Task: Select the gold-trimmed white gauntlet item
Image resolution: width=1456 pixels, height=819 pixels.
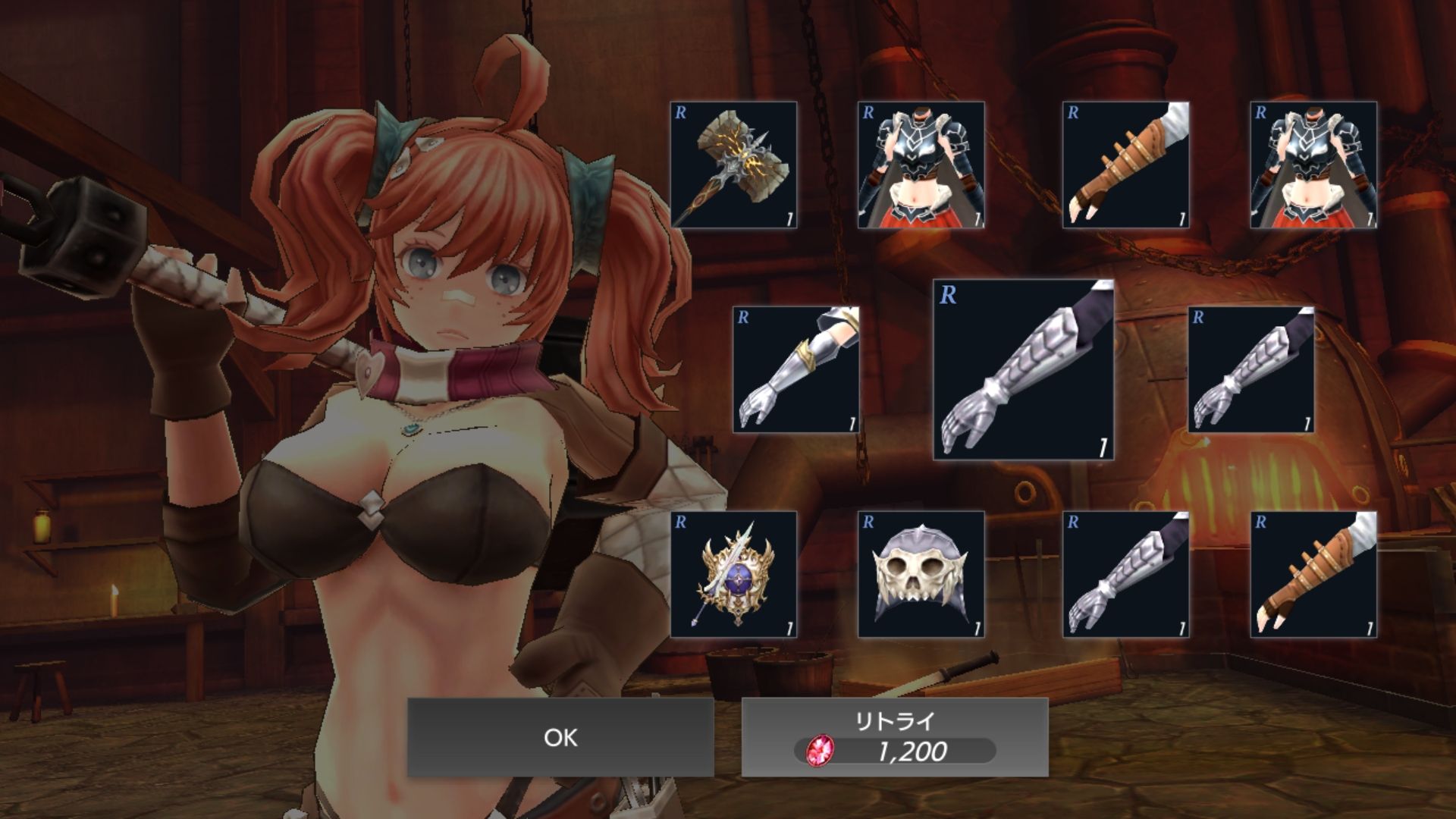Action: [796, 369]
